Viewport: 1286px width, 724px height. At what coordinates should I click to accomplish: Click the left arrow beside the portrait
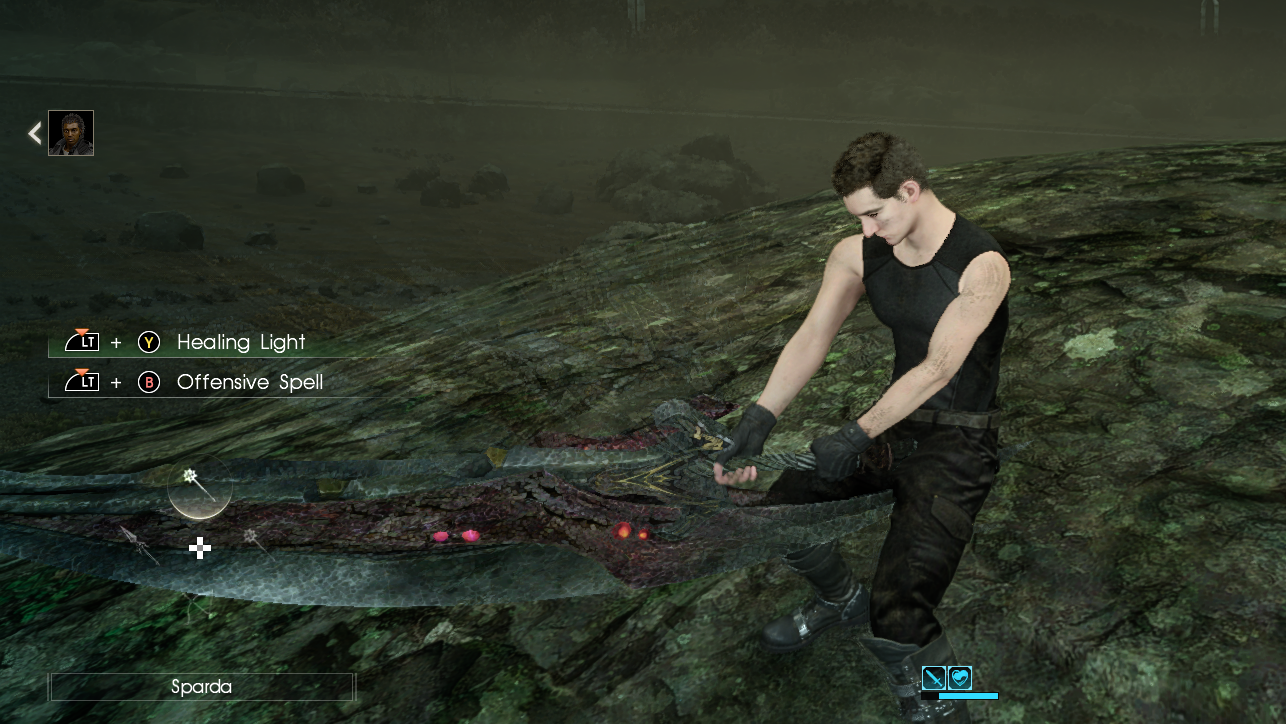35,133
